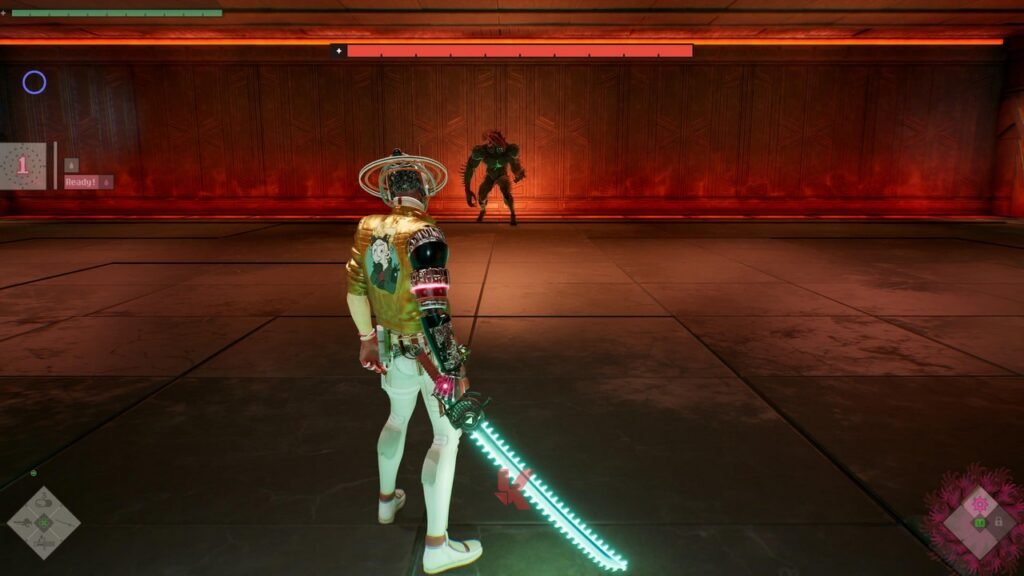Select the pink gear skill slot
Image resolution: width=1024 pixels, height=576 pixels.
980,504
